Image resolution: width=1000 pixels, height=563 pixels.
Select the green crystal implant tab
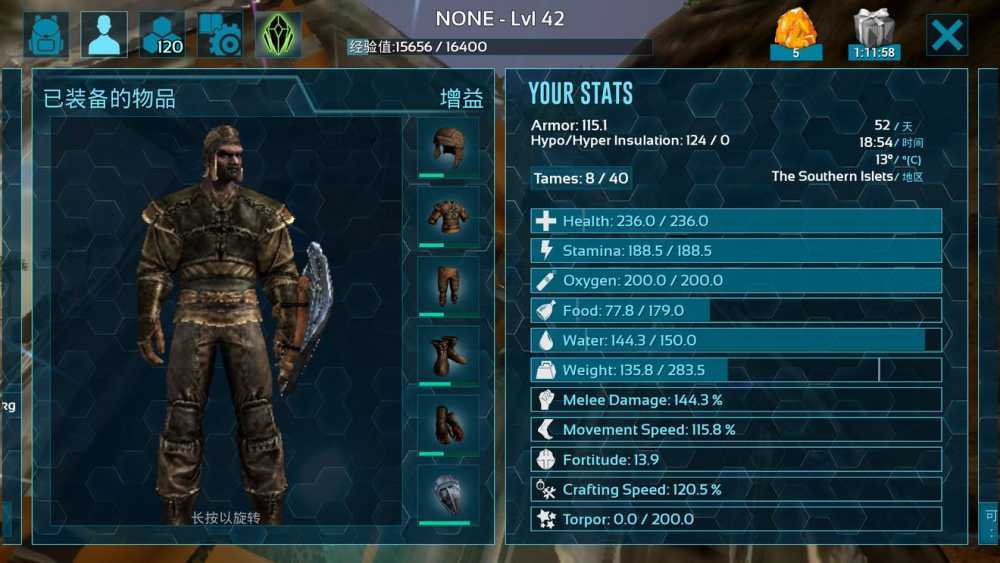pyautogui.click(x=278, y=35)
